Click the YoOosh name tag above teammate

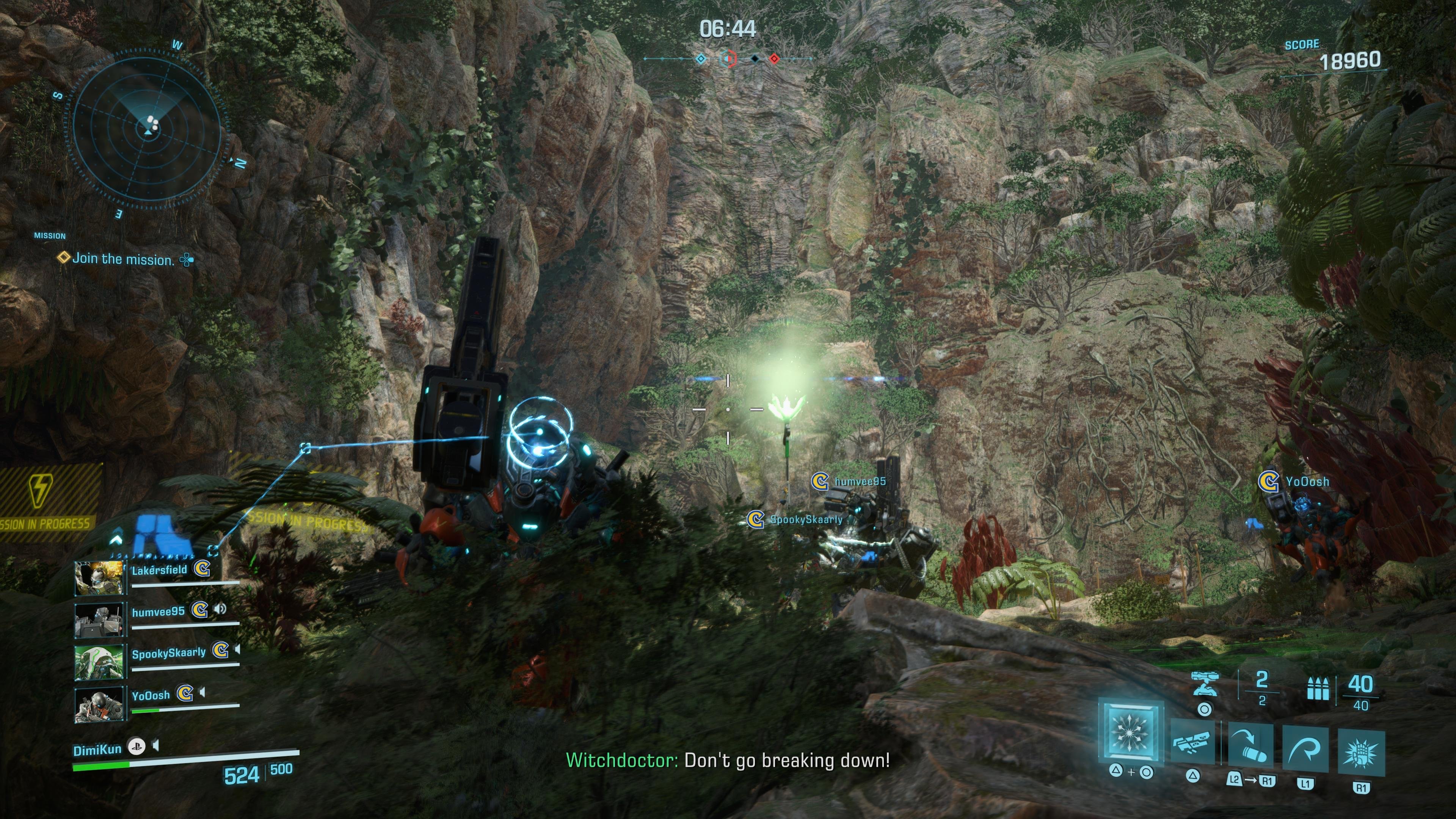pyautogui.click(x=1307, y=482)
